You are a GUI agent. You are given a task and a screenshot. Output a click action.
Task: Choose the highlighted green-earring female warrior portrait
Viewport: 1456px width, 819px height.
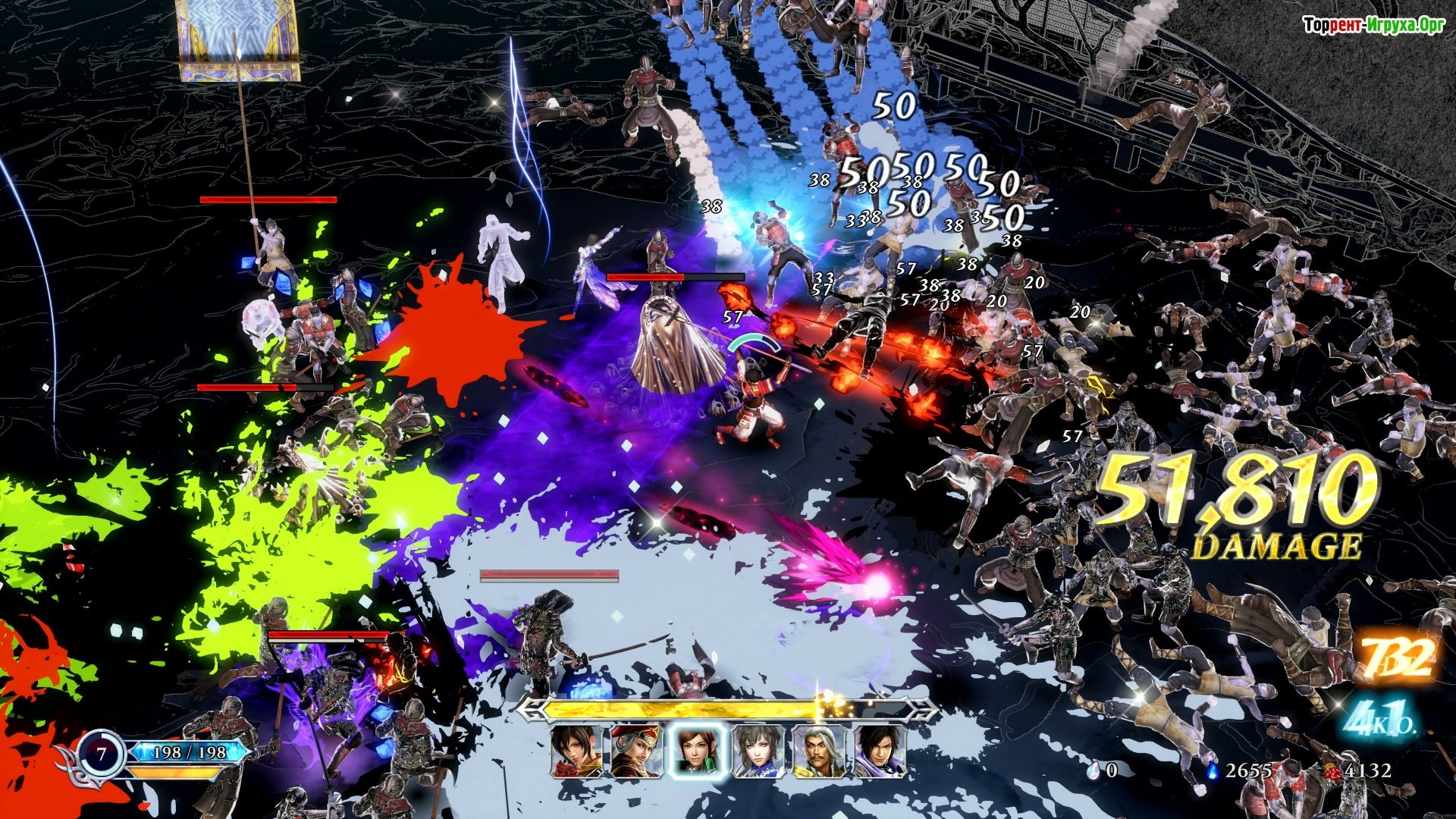click(x=696, y=751)
